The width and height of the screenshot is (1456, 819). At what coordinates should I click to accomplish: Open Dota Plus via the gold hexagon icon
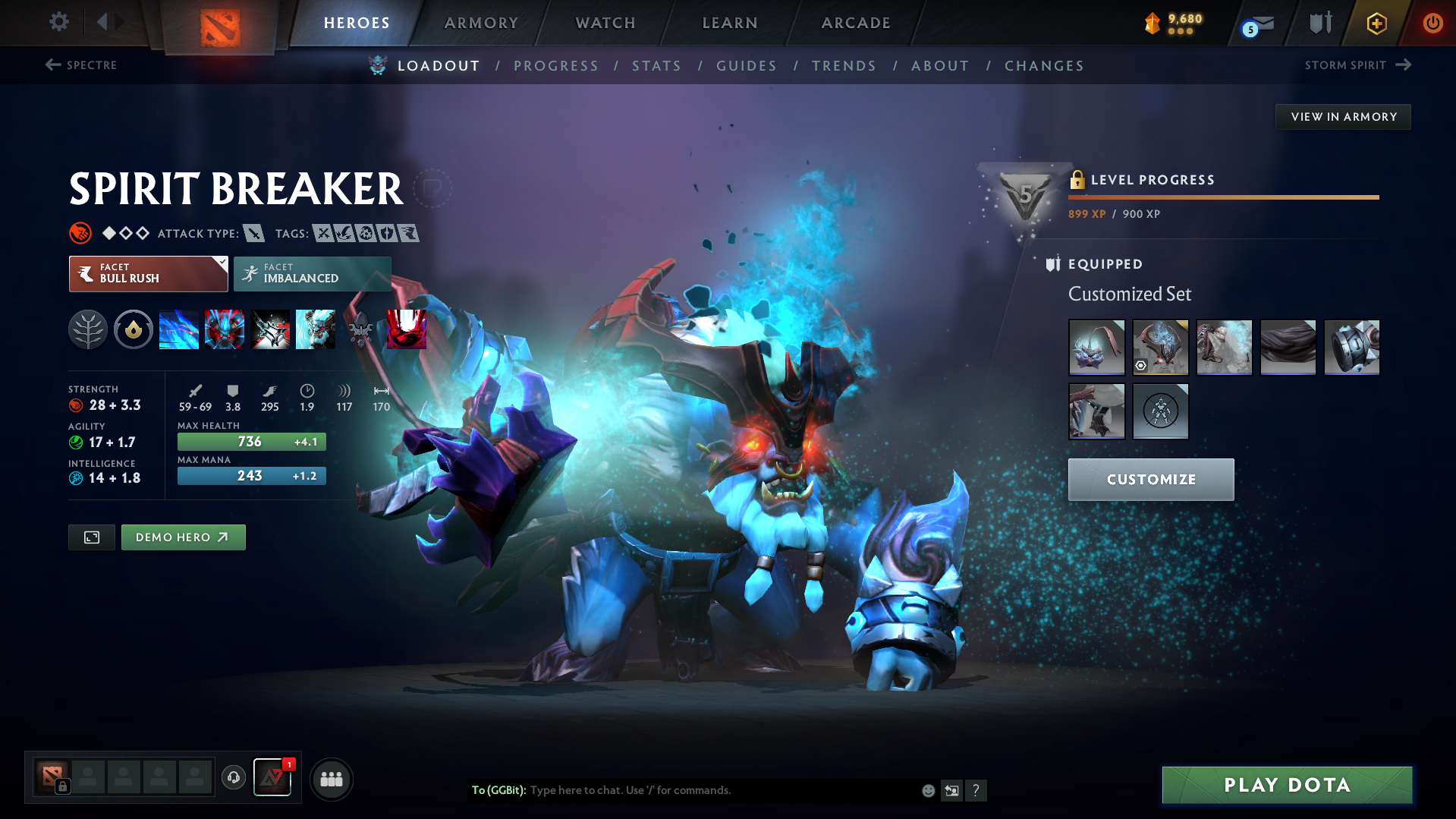(x=1376, y=24)
